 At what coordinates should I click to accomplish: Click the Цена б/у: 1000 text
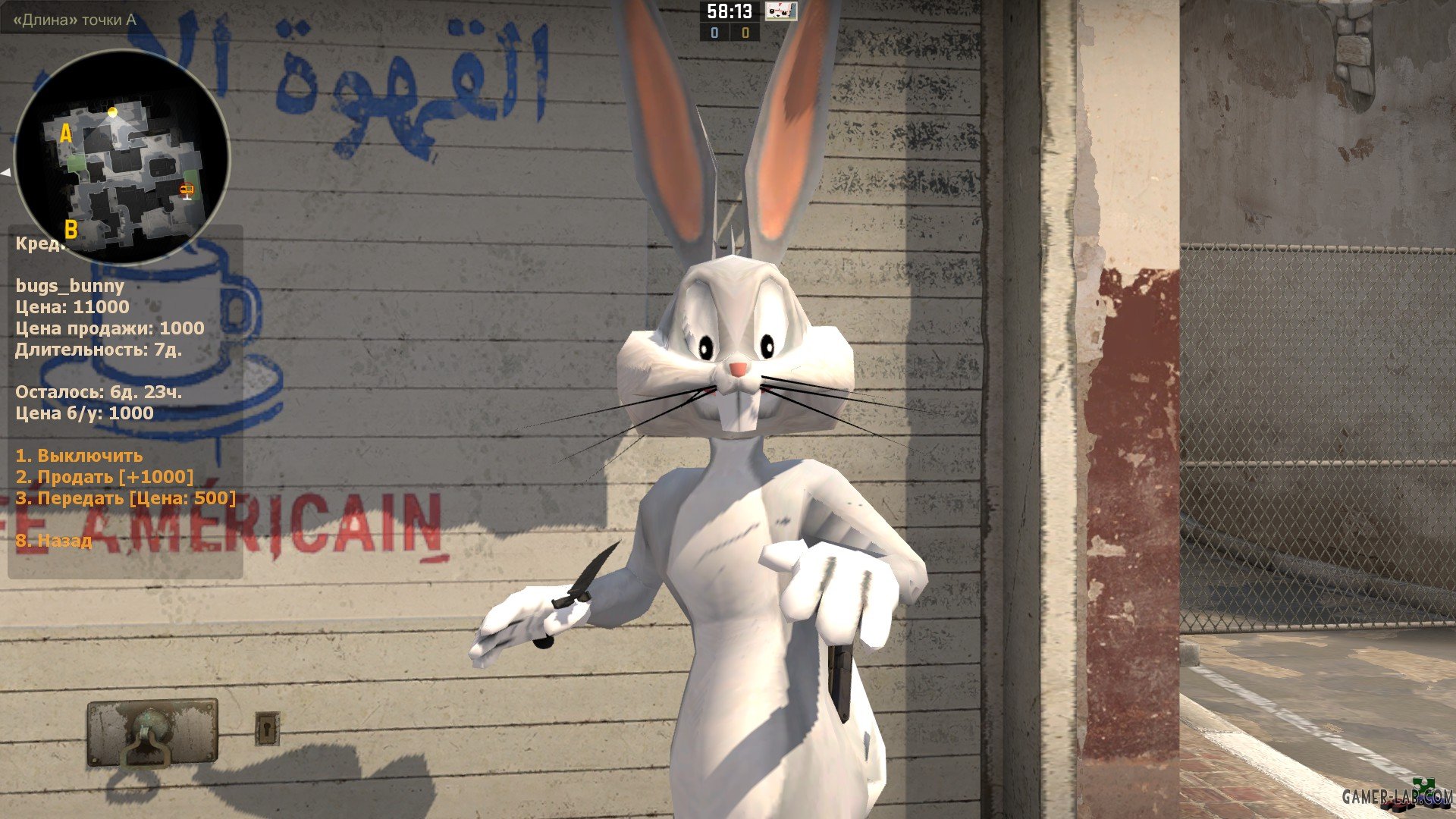click(83, 414)
